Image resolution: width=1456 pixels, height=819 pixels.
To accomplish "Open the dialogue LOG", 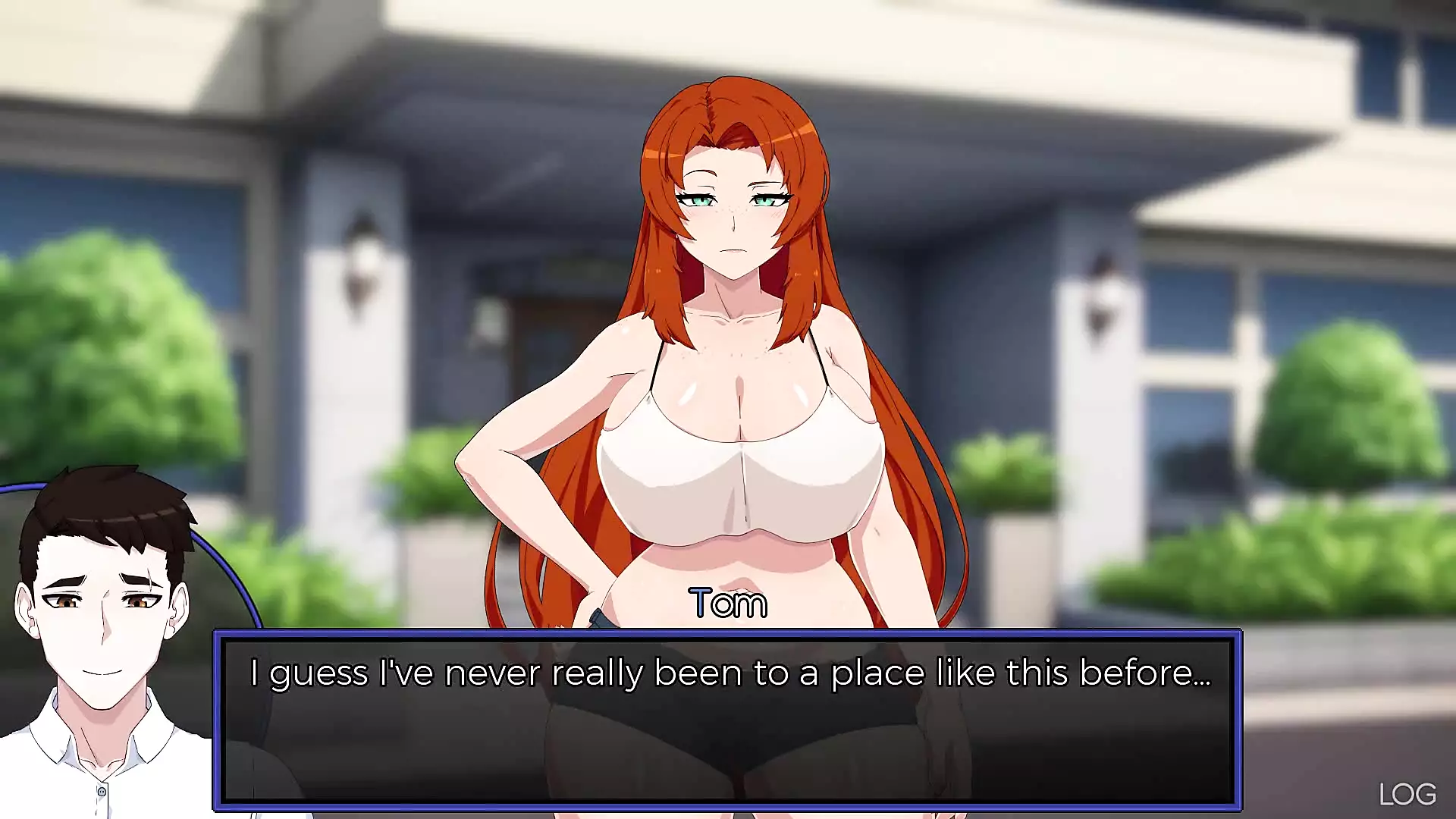I will tap(1407, 794).
